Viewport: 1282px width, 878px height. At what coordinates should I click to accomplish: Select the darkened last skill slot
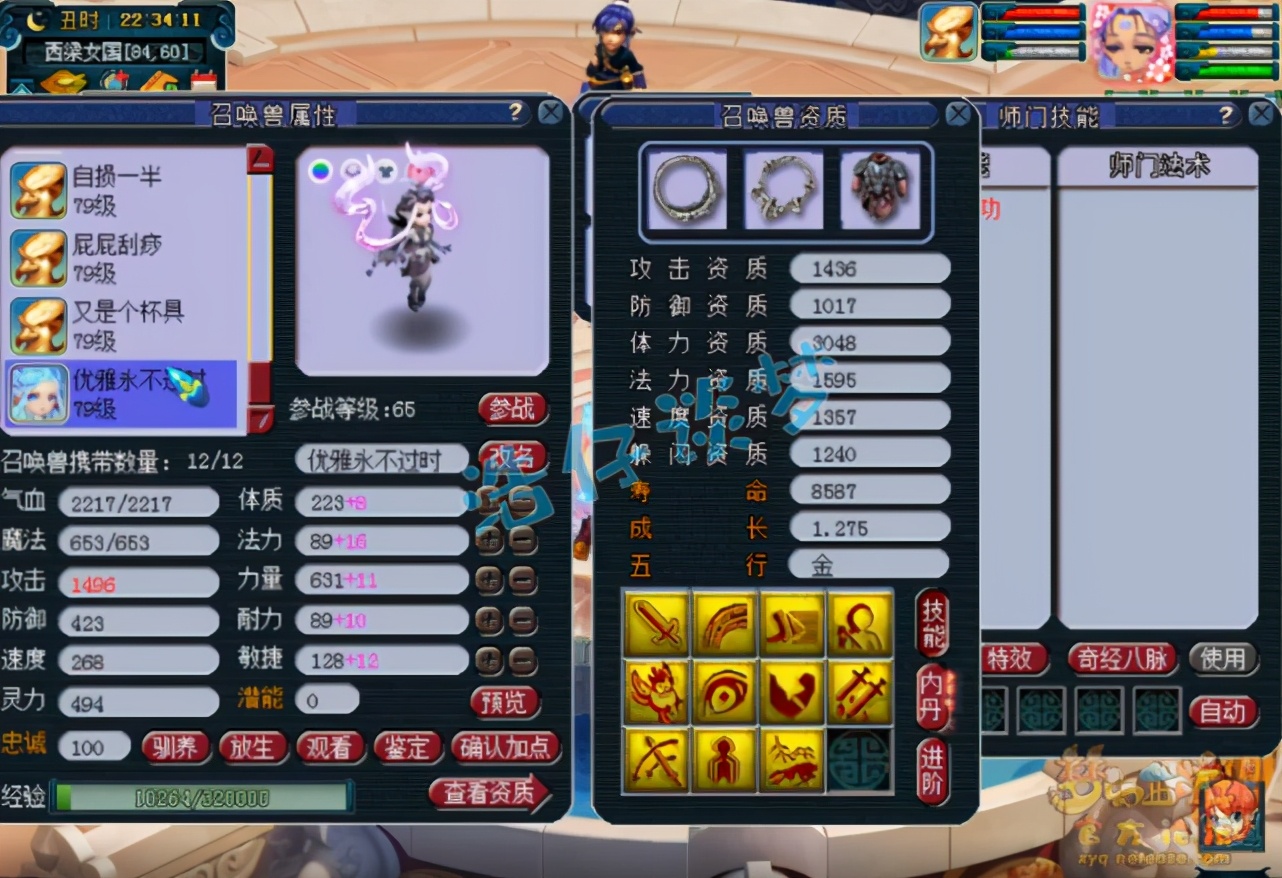(x=860, y=758)
